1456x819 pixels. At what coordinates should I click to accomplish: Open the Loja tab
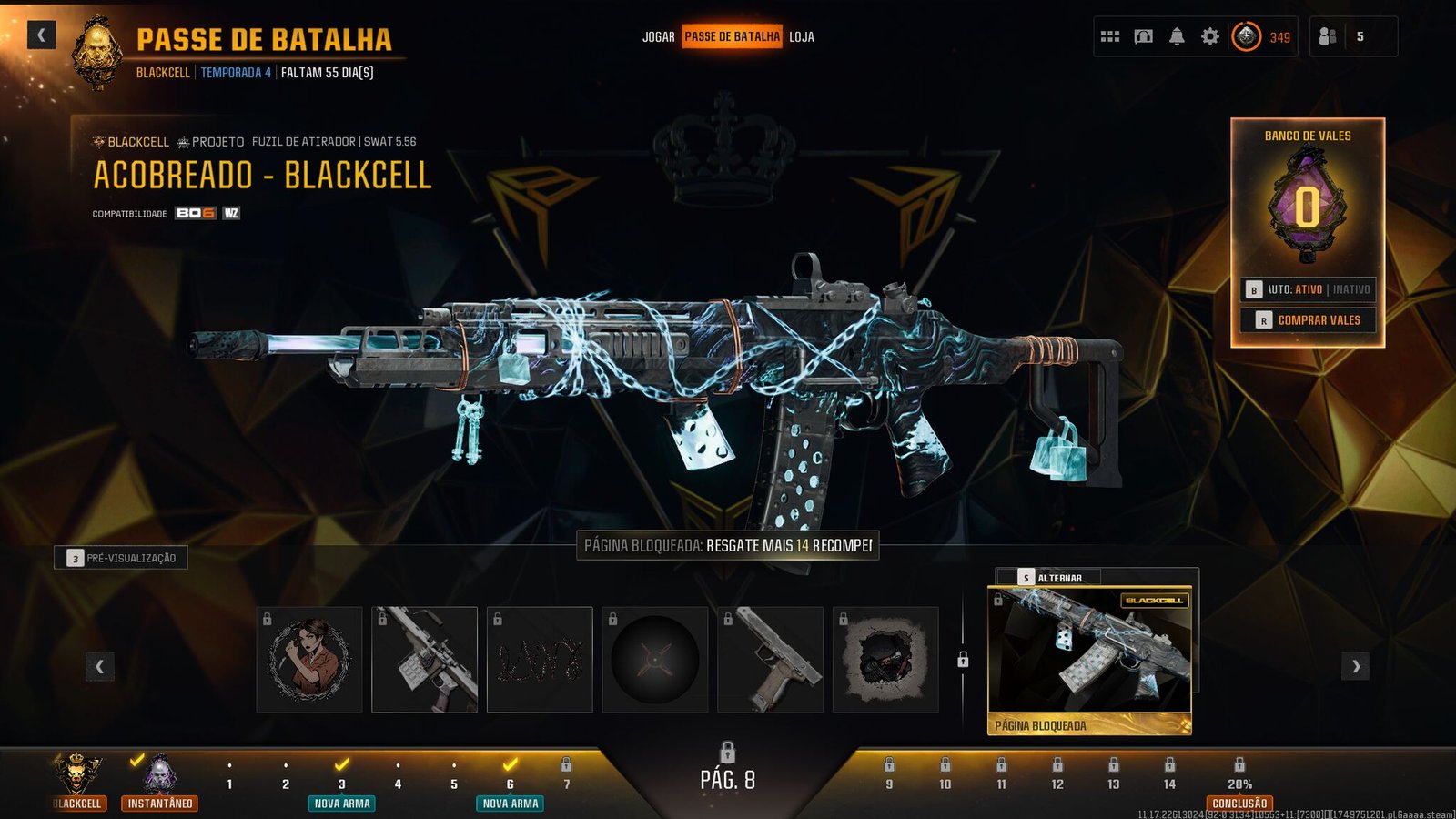click(x=802, y=37)
